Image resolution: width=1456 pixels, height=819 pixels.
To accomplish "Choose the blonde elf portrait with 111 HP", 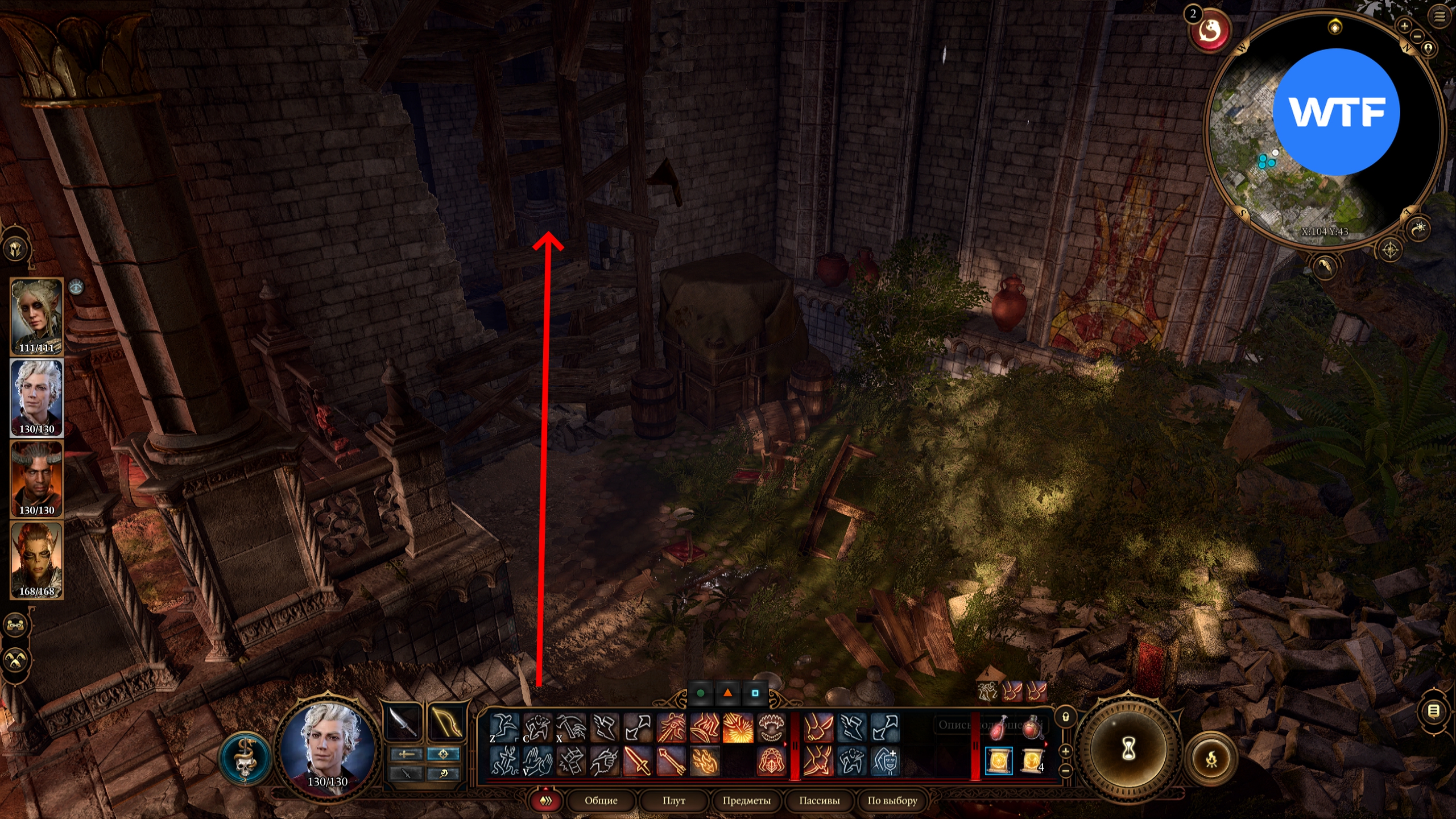I will [36, 315].
